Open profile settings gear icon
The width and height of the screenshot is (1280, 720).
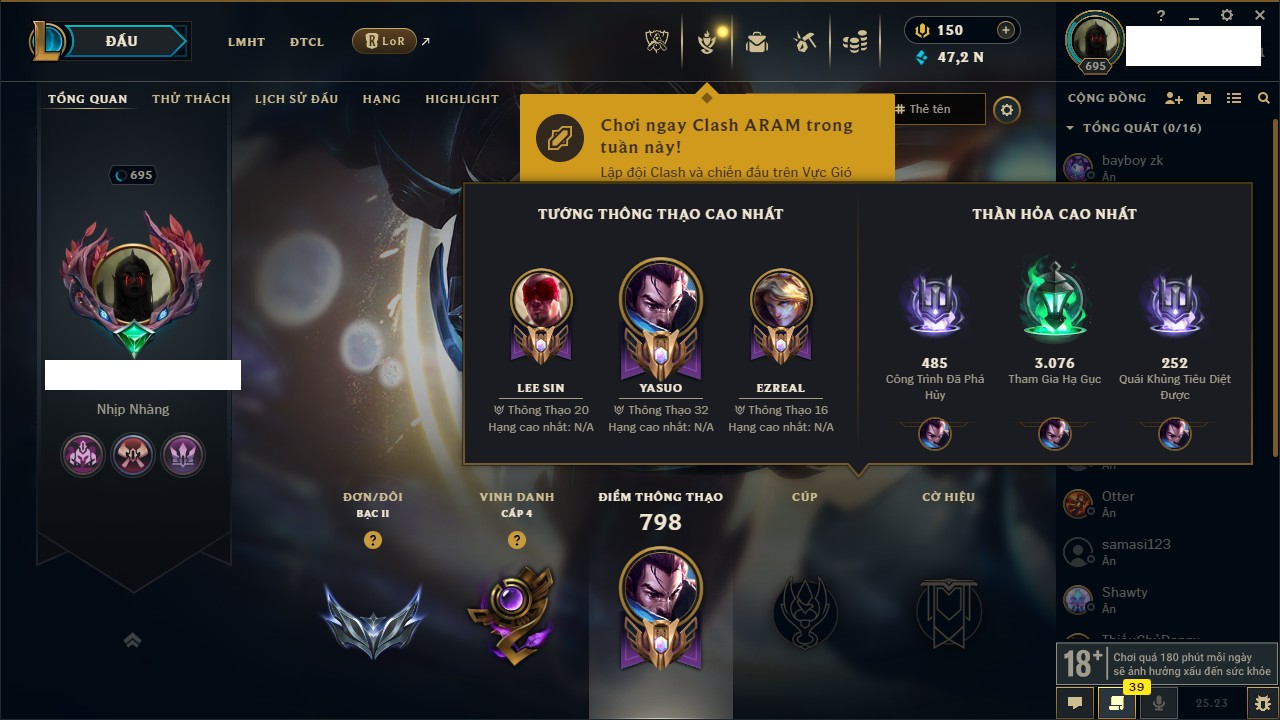(x=1007, y=110)
